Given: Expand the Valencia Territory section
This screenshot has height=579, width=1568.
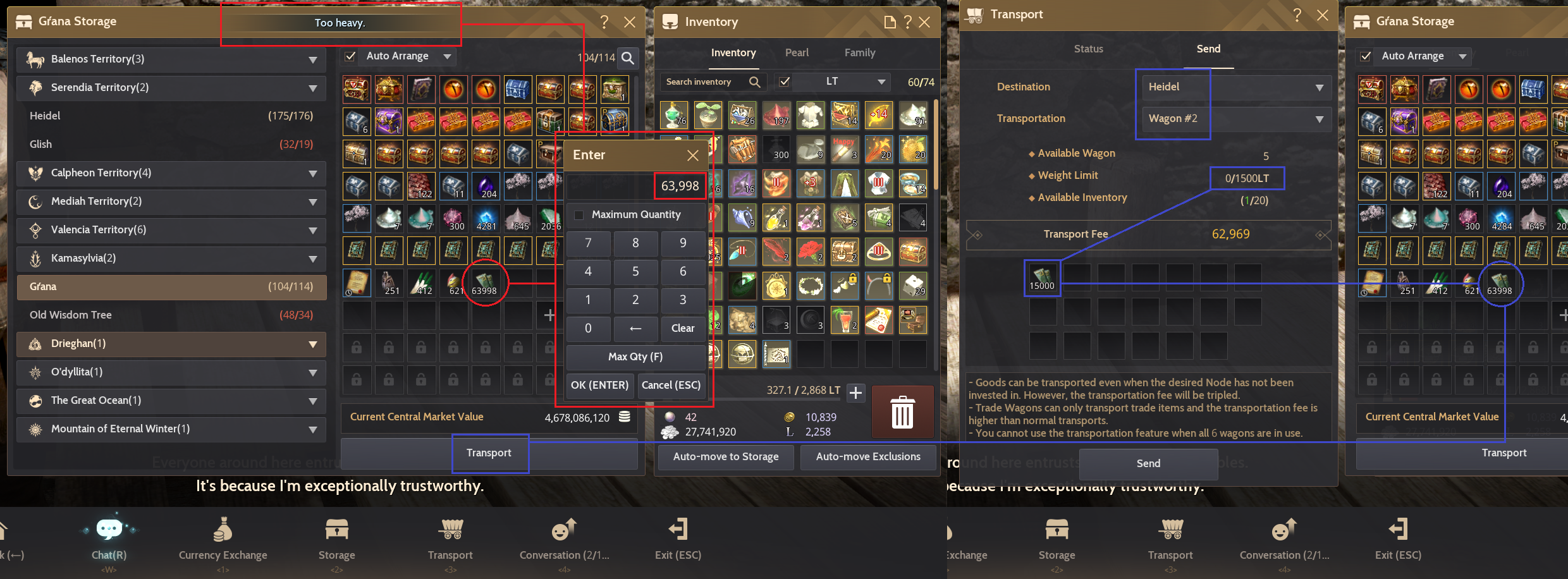Looking at the screenshot, I should 171,229.
